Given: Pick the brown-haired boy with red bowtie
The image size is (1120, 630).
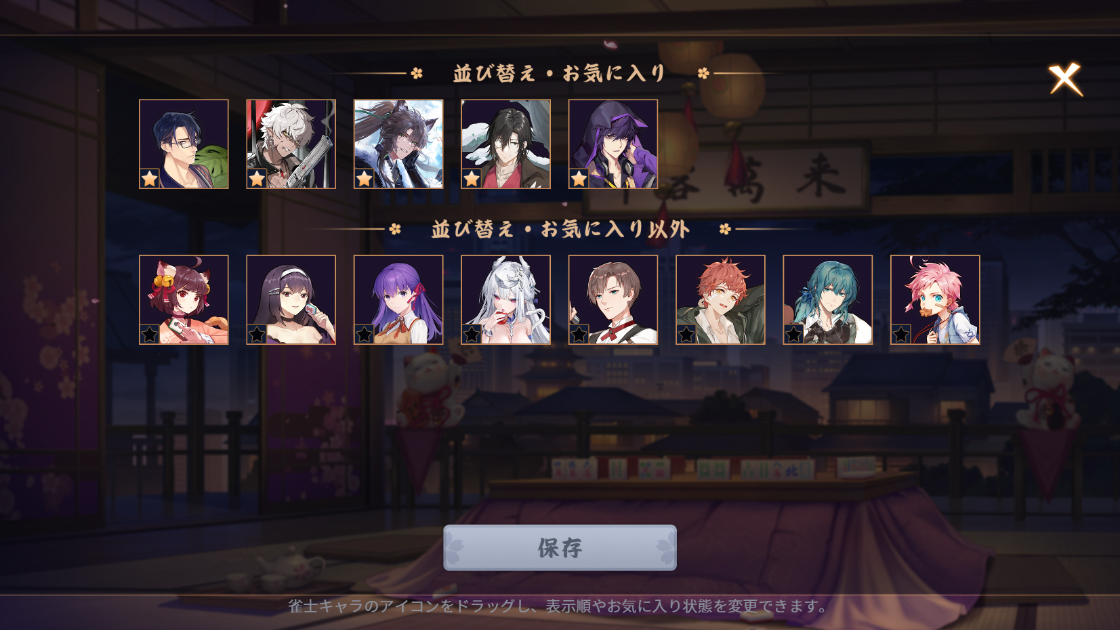Looking at the screenshot, I should coord(613,300).
